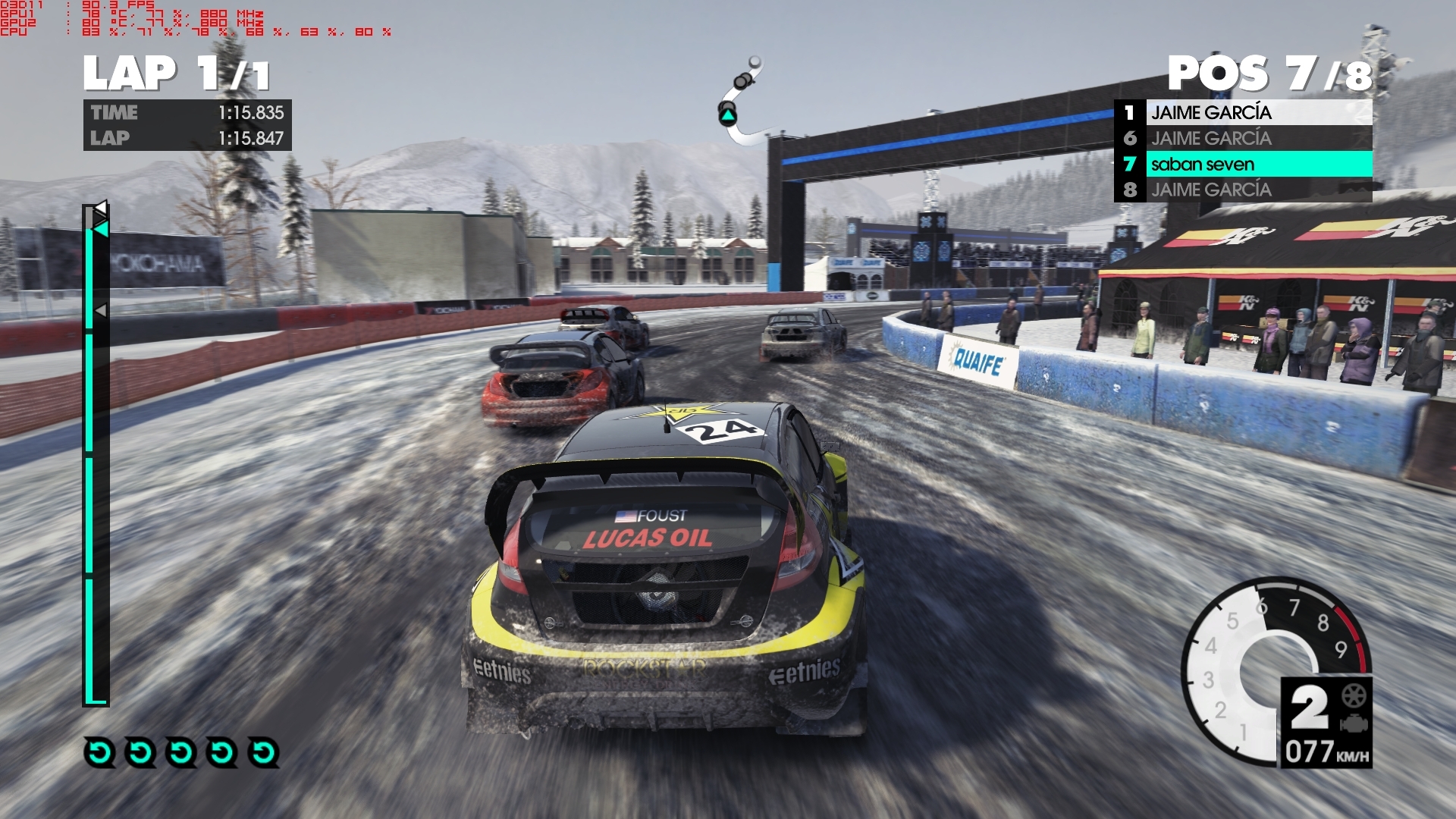The height and width of the screenshot is (819, 1456).
Task: Select the saban seven leaderboard row
Action: tap(1244, 164)
